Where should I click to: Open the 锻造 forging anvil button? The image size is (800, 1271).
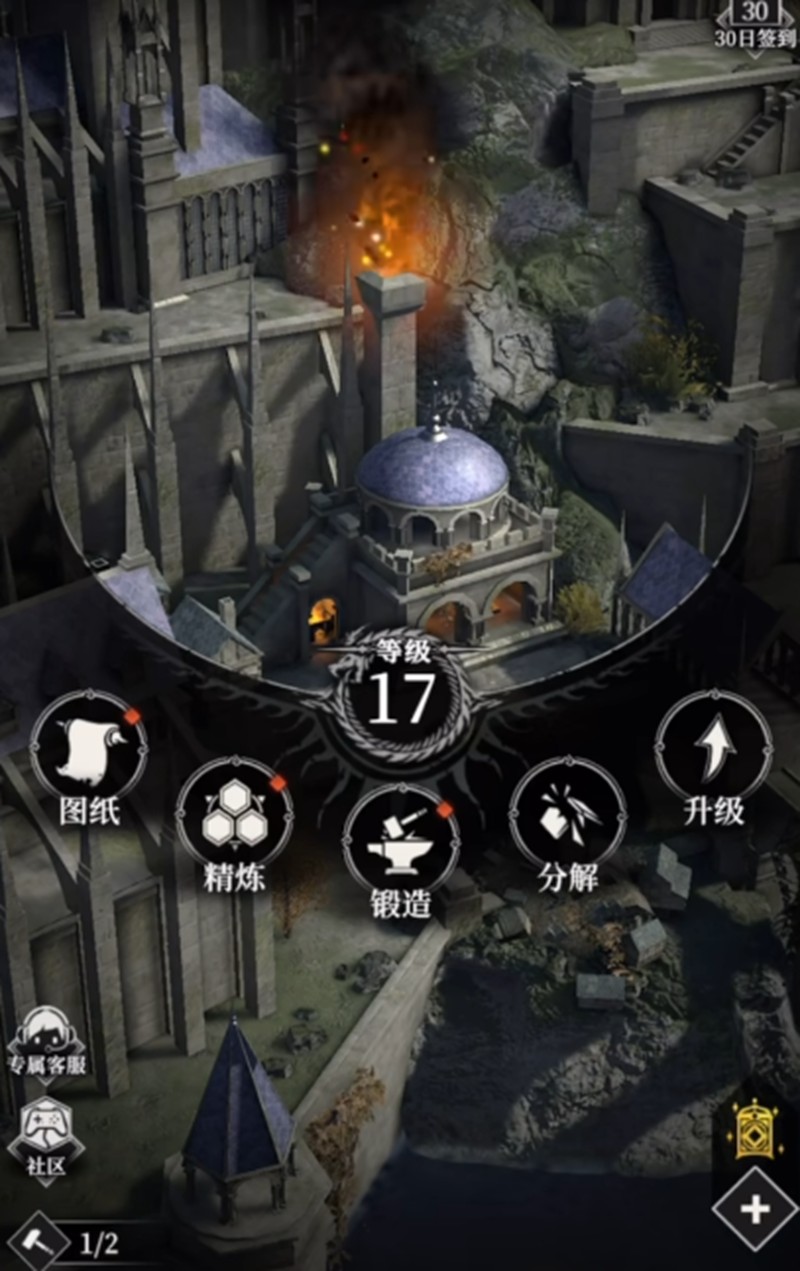point(400,842)
